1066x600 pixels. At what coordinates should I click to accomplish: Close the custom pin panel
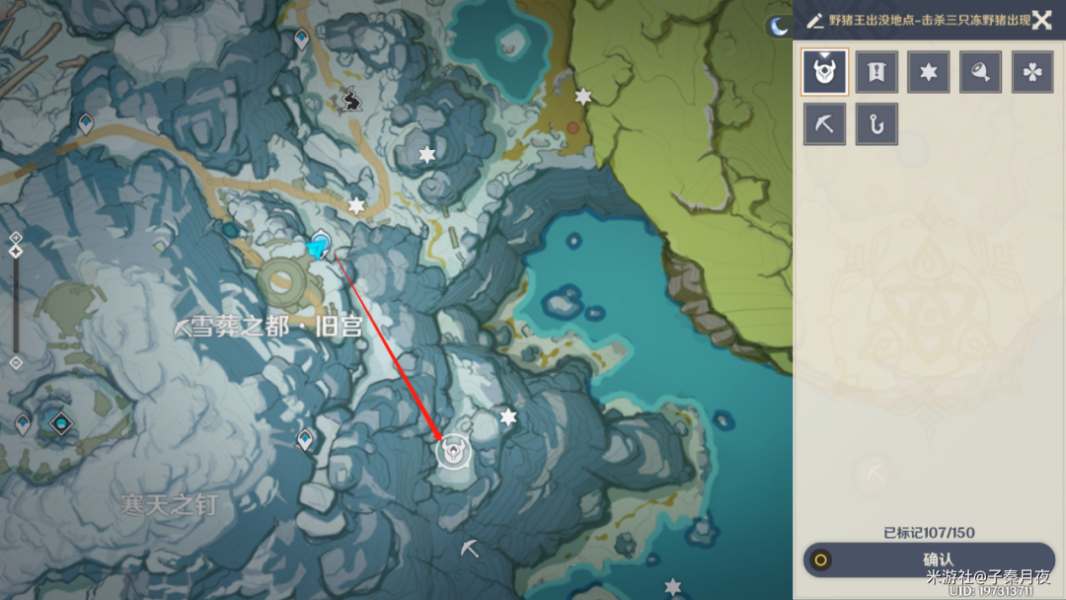(1042, 20)
